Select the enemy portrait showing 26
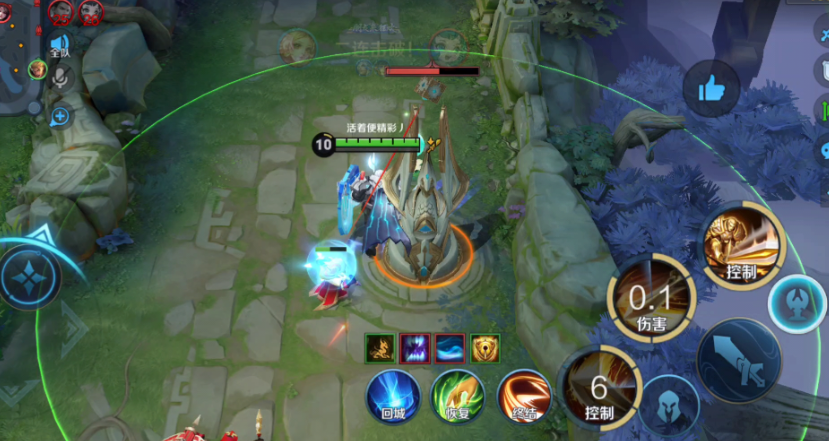 tap(91, 11)
